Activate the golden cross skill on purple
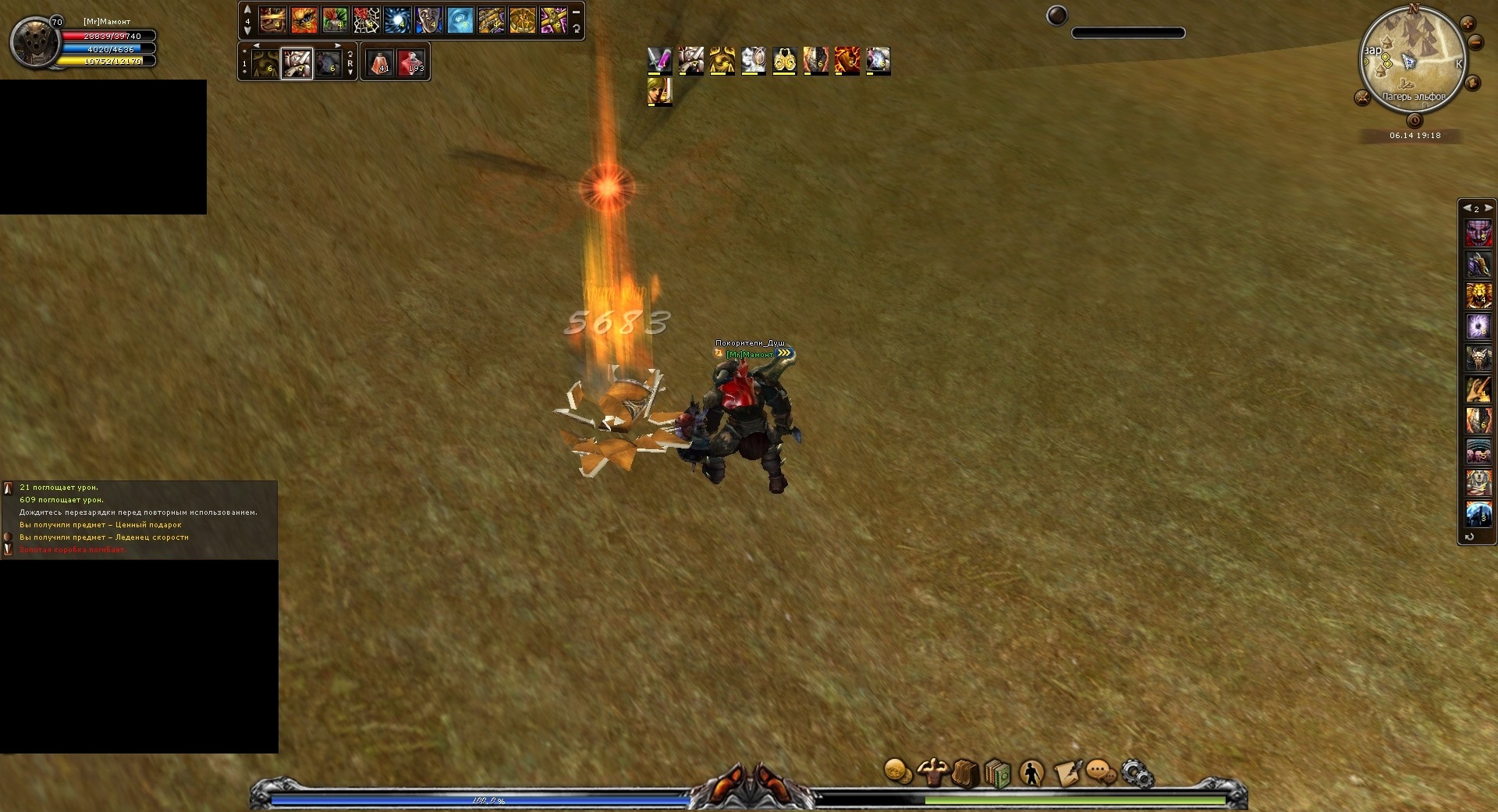The width and height of the screenshot is (1498, 812). 554,20
